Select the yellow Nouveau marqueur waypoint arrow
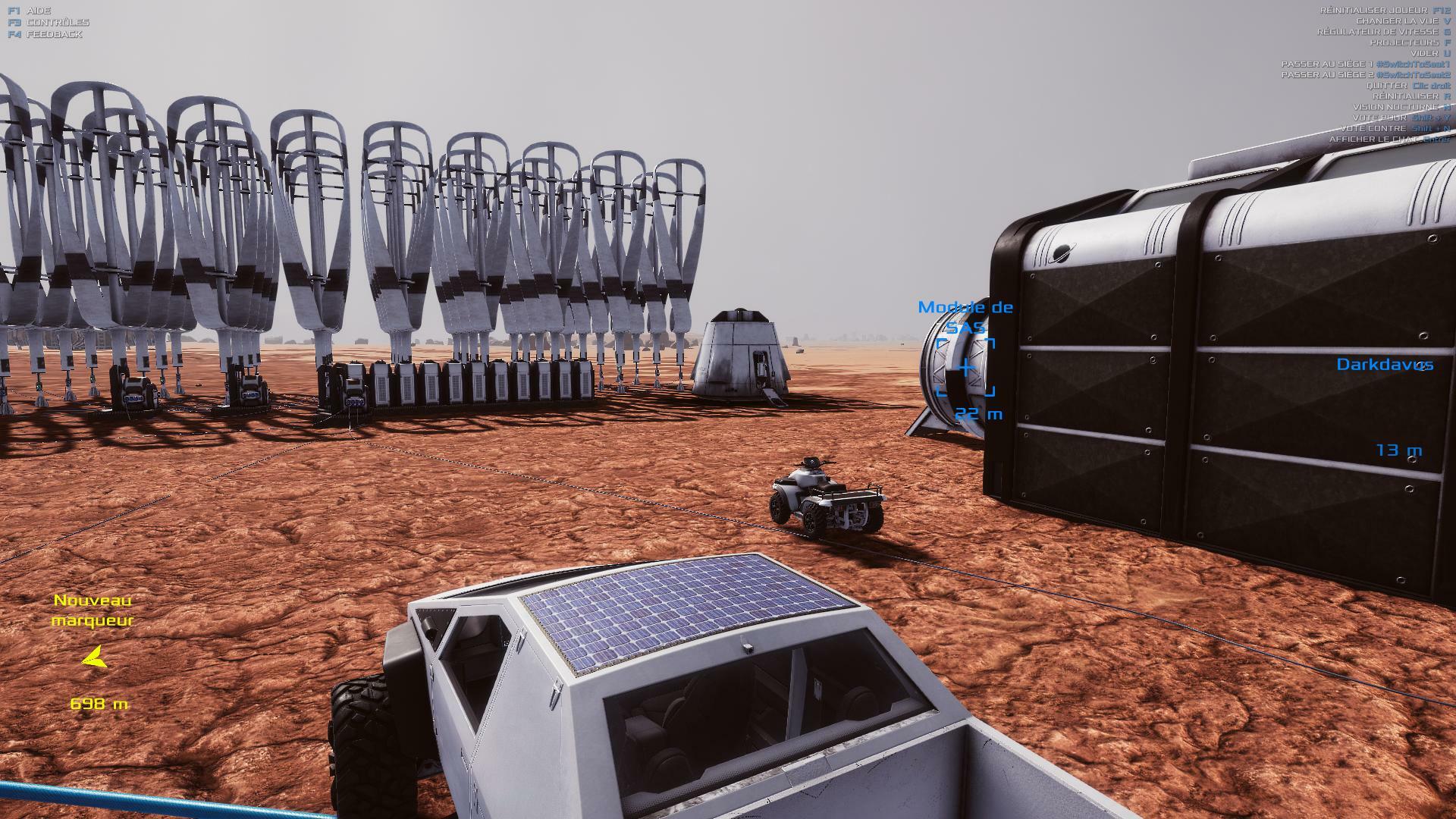 [x=94, y=659]
